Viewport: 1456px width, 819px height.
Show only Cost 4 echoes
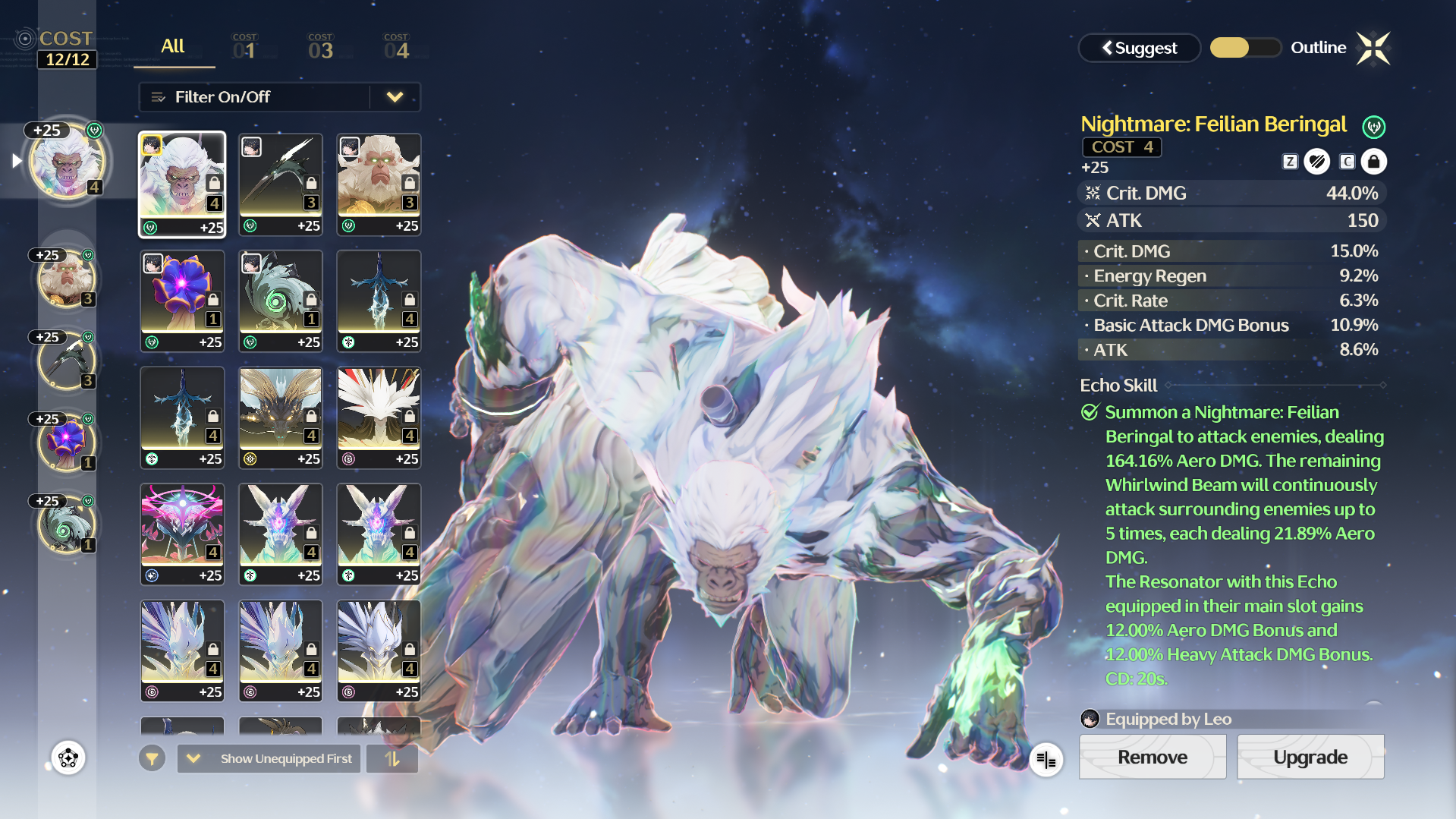coord(396,47)
